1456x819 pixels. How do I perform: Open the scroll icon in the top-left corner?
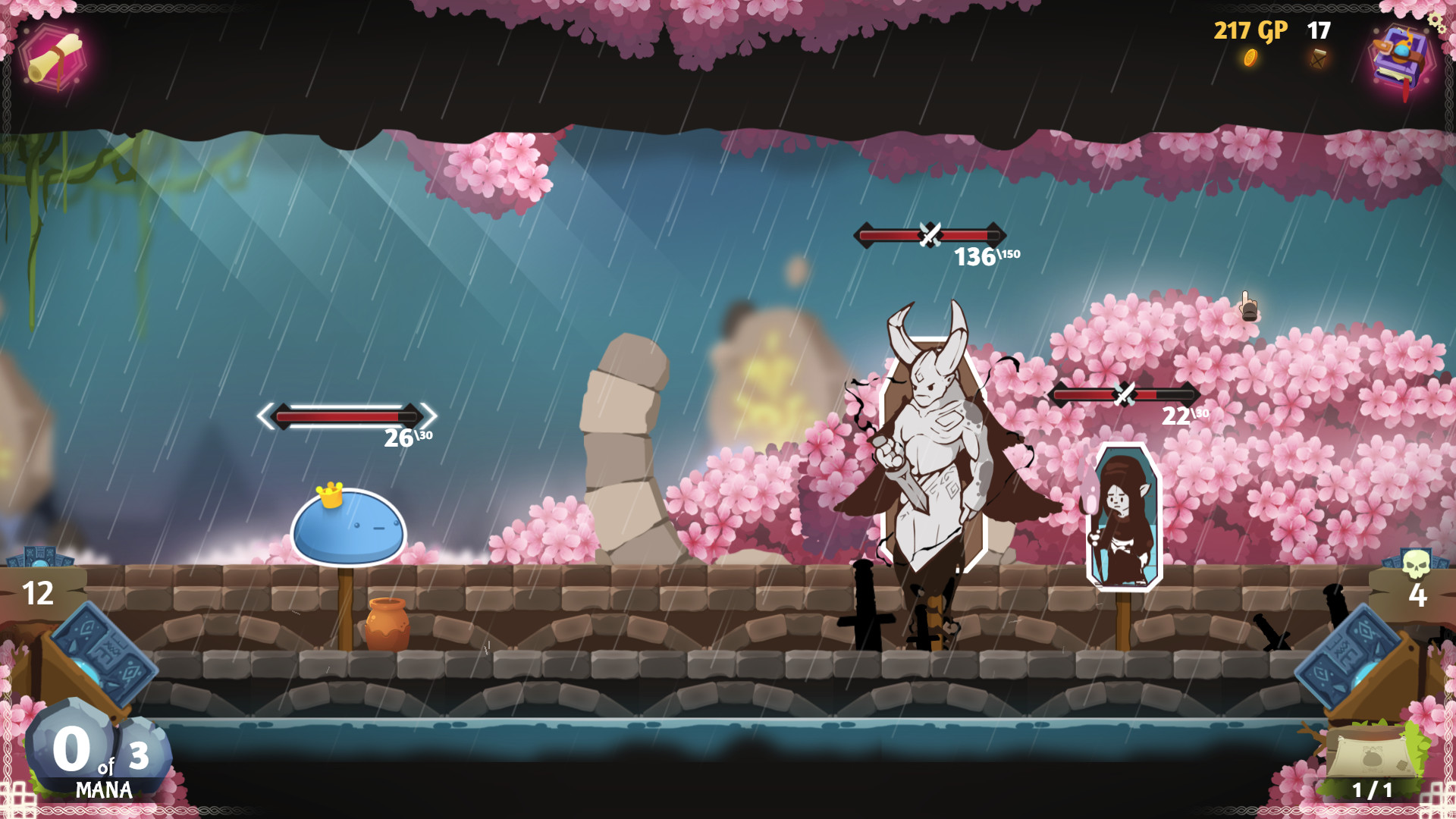[x=53, y=58]
